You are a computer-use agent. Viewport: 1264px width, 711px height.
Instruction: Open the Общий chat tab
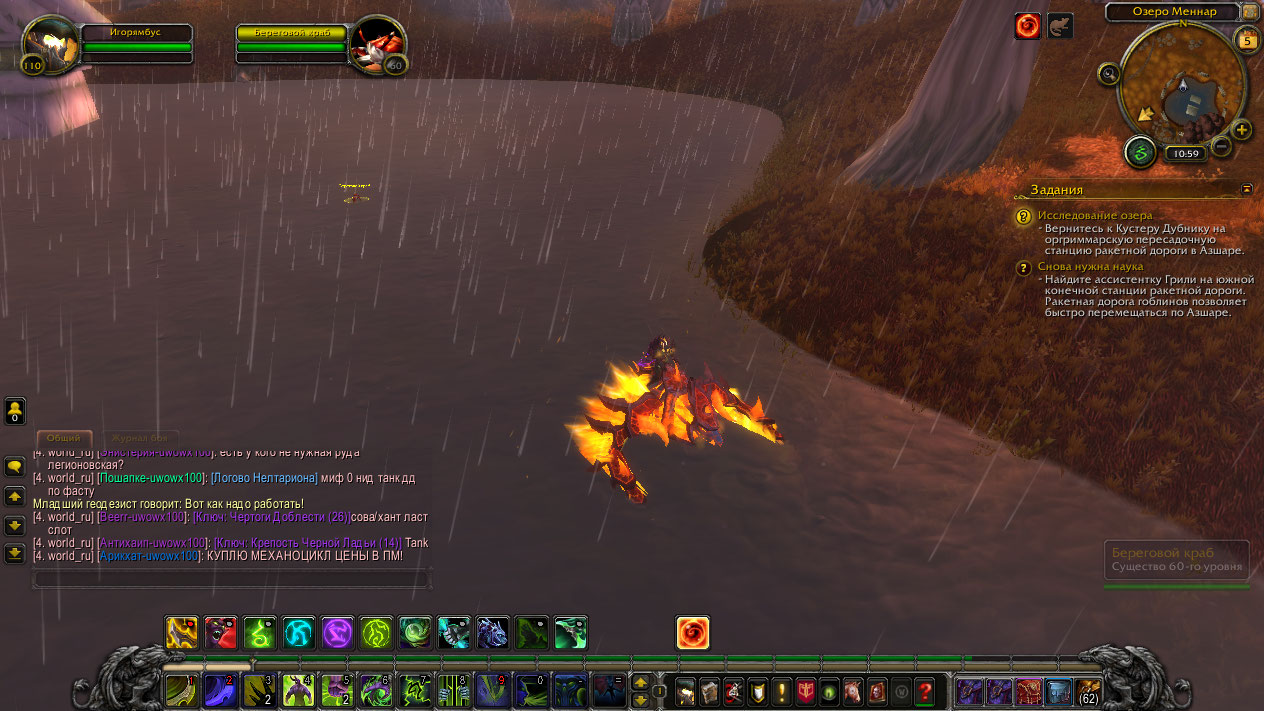64,438
